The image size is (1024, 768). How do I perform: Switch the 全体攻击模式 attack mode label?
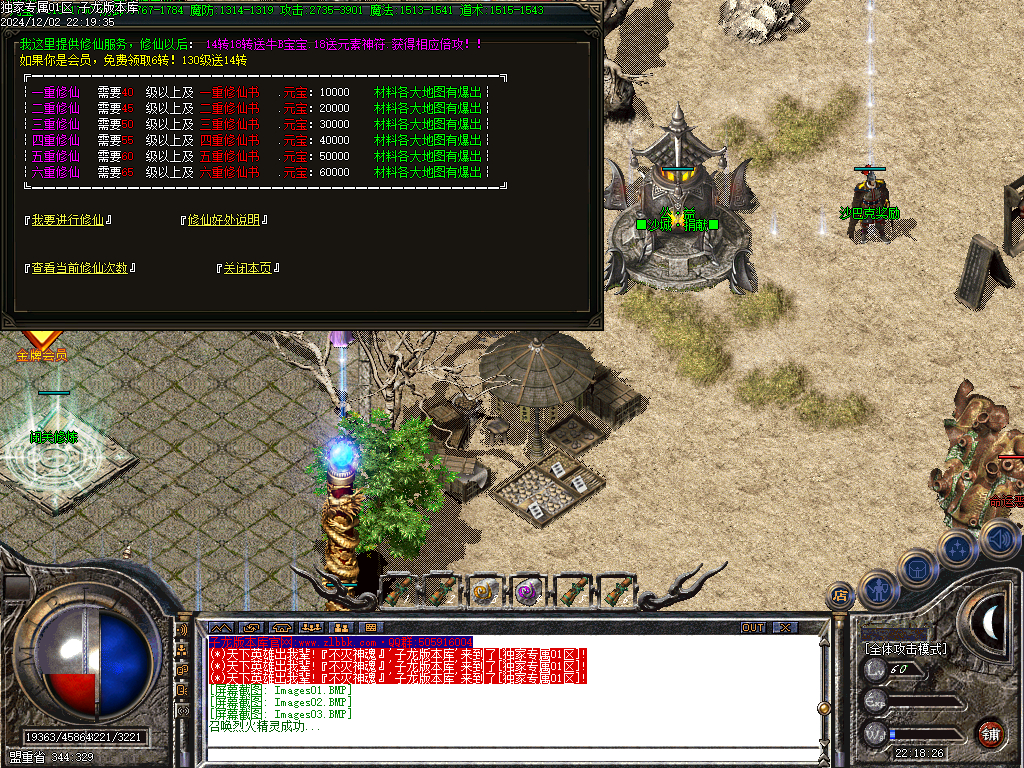pyautogui.click(x=906, y=648)
